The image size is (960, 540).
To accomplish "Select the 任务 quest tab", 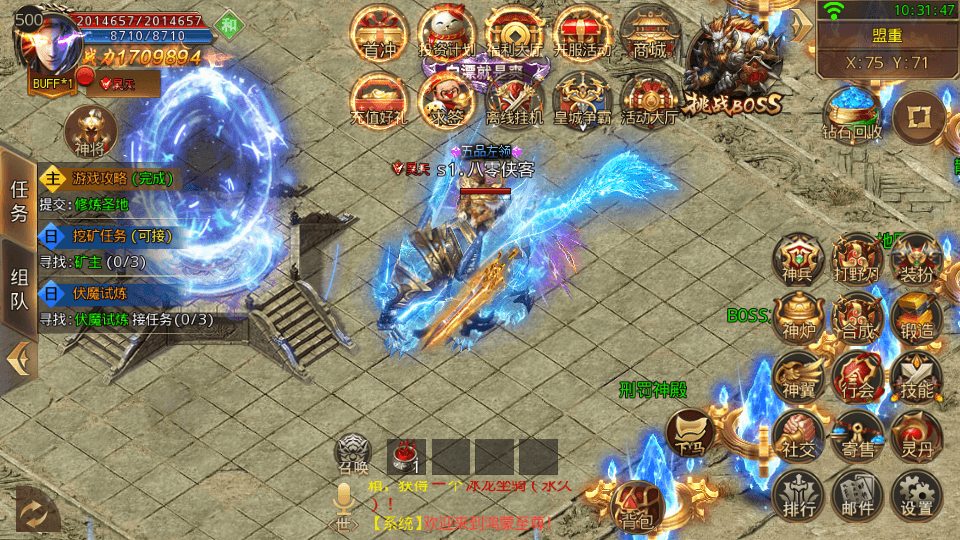I will click(19, 200).
